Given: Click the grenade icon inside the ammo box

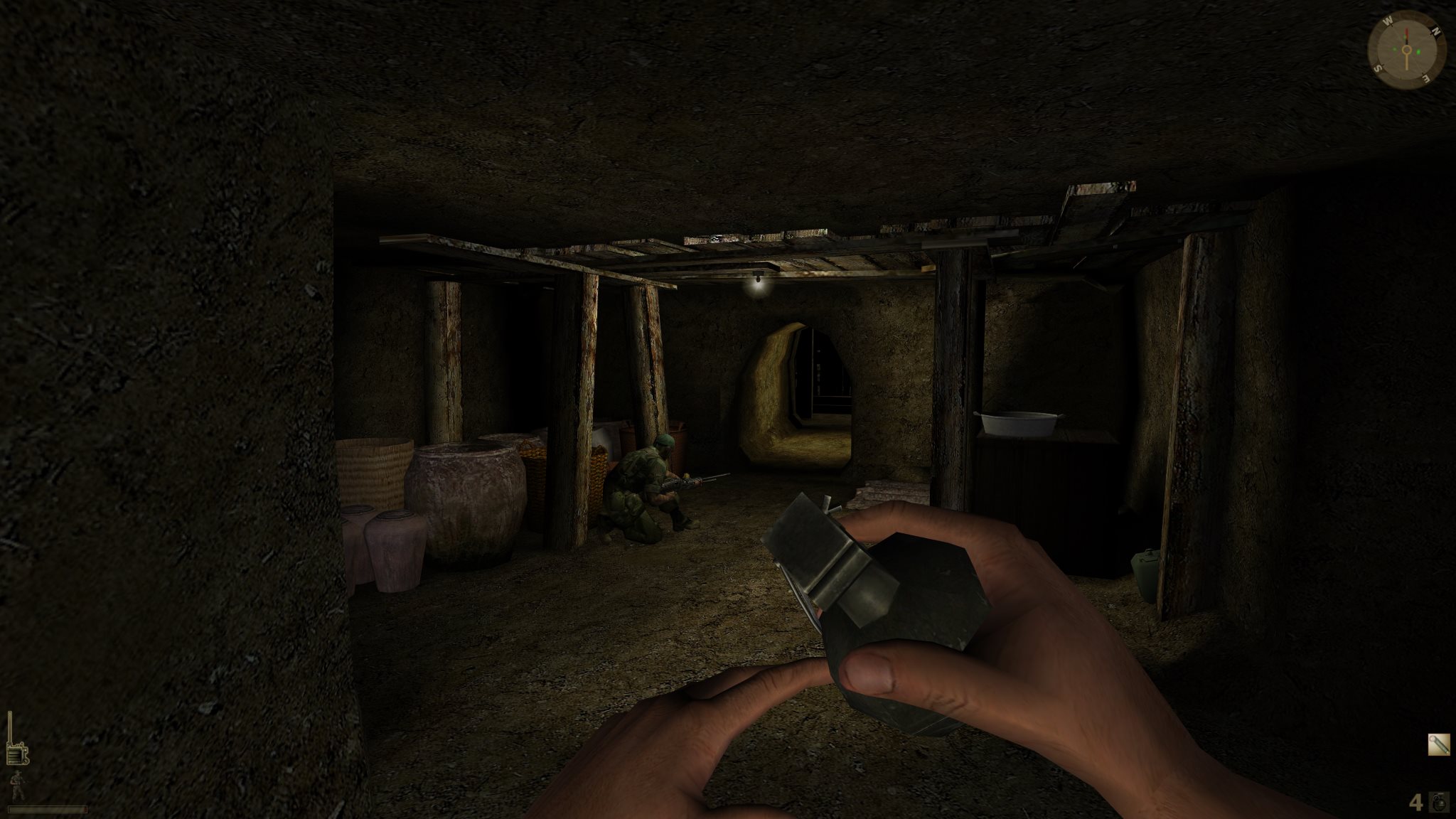Looking at the screenshot, I should pyautogui.click(x=1440, y=803).
